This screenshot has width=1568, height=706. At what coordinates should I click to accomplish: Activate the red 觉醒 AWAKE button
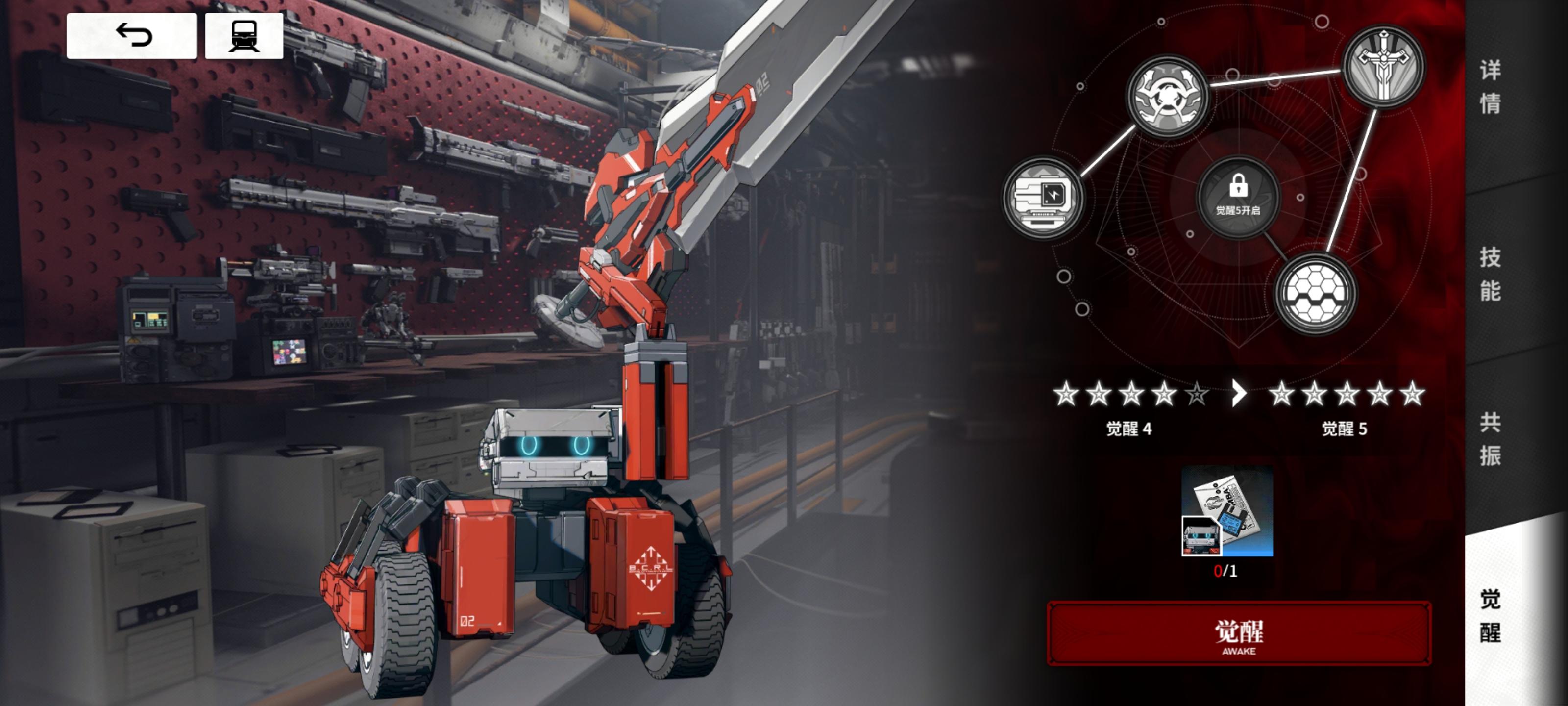[1239, 633]
